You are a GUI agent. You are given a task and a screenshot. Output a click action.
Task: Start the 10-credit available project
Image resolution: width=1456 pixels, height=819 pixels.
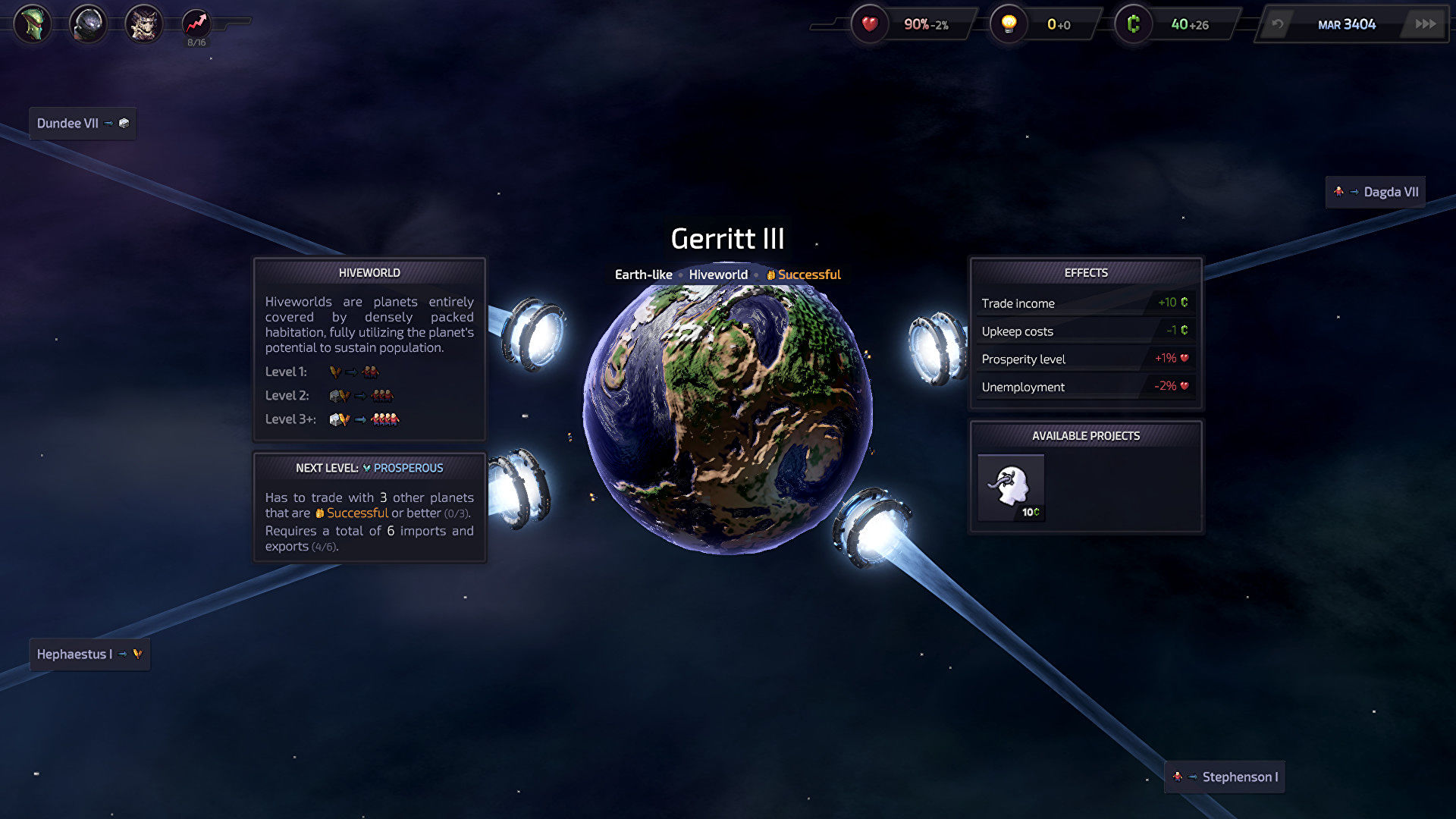click(x=1011, y=488)
